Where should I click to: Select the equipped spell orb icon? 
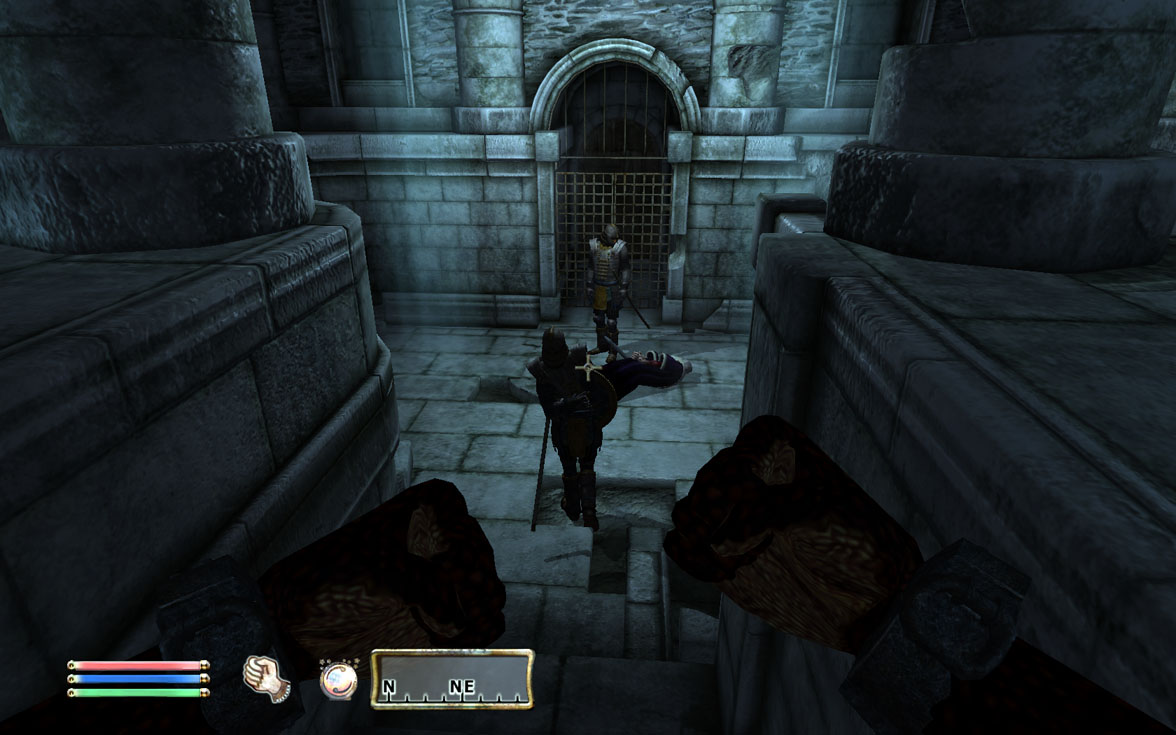coord(337,679)
